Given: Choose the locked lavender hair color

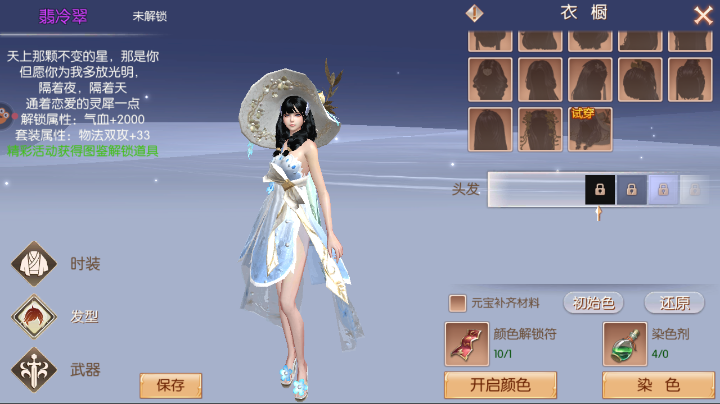Looking at the screenshot, I should pyautogui.click(x=662, y=188).
